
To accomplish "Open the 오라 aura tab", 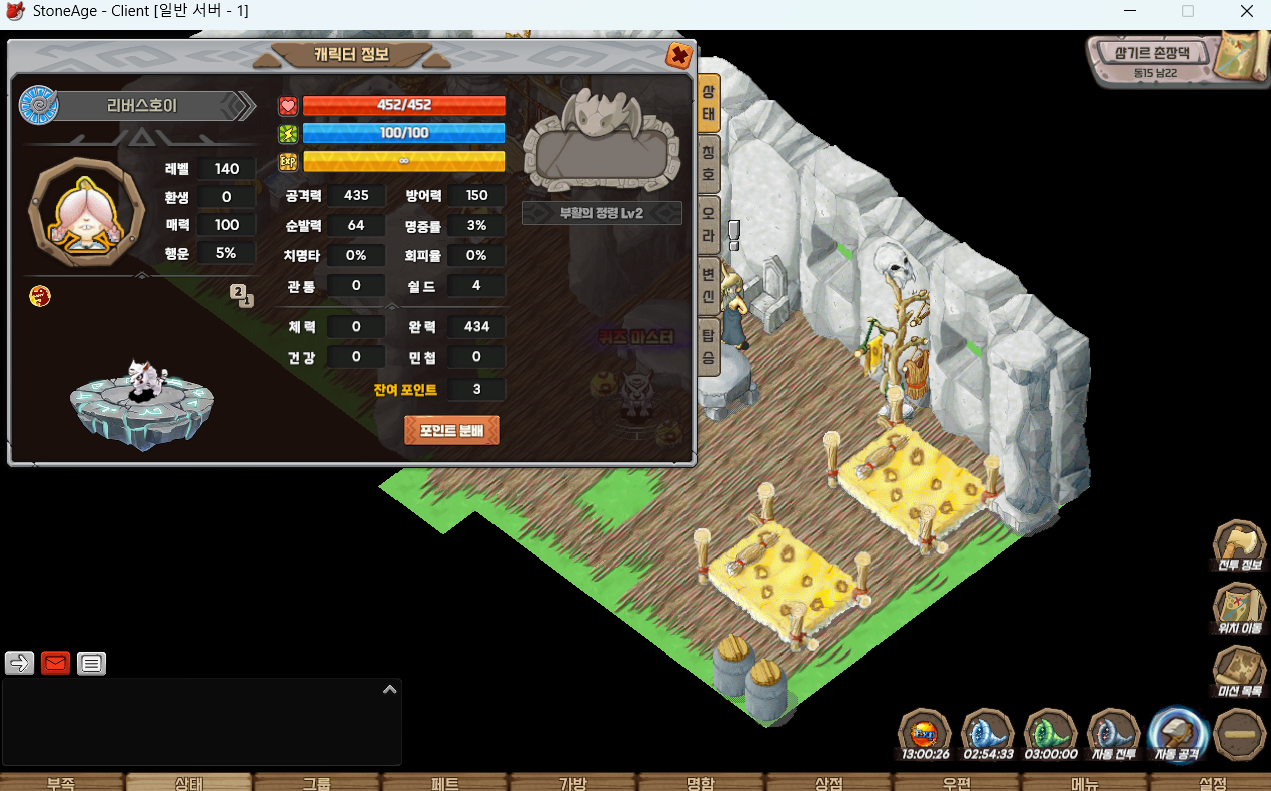I will coord(708,224).
